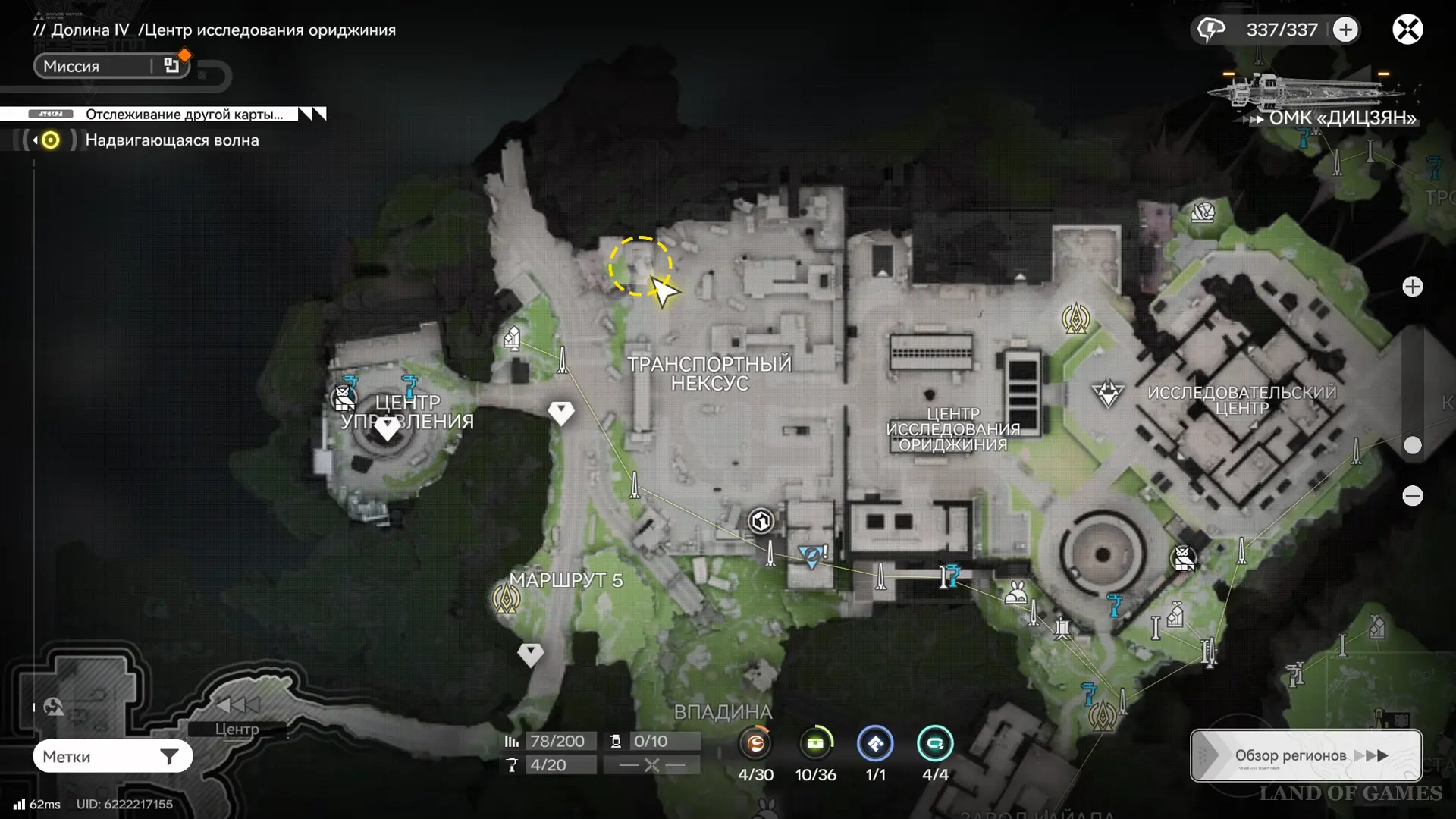Adjust the map zoom slider handle
This screenshot has width=1456, height=819.
(1412, 445)
